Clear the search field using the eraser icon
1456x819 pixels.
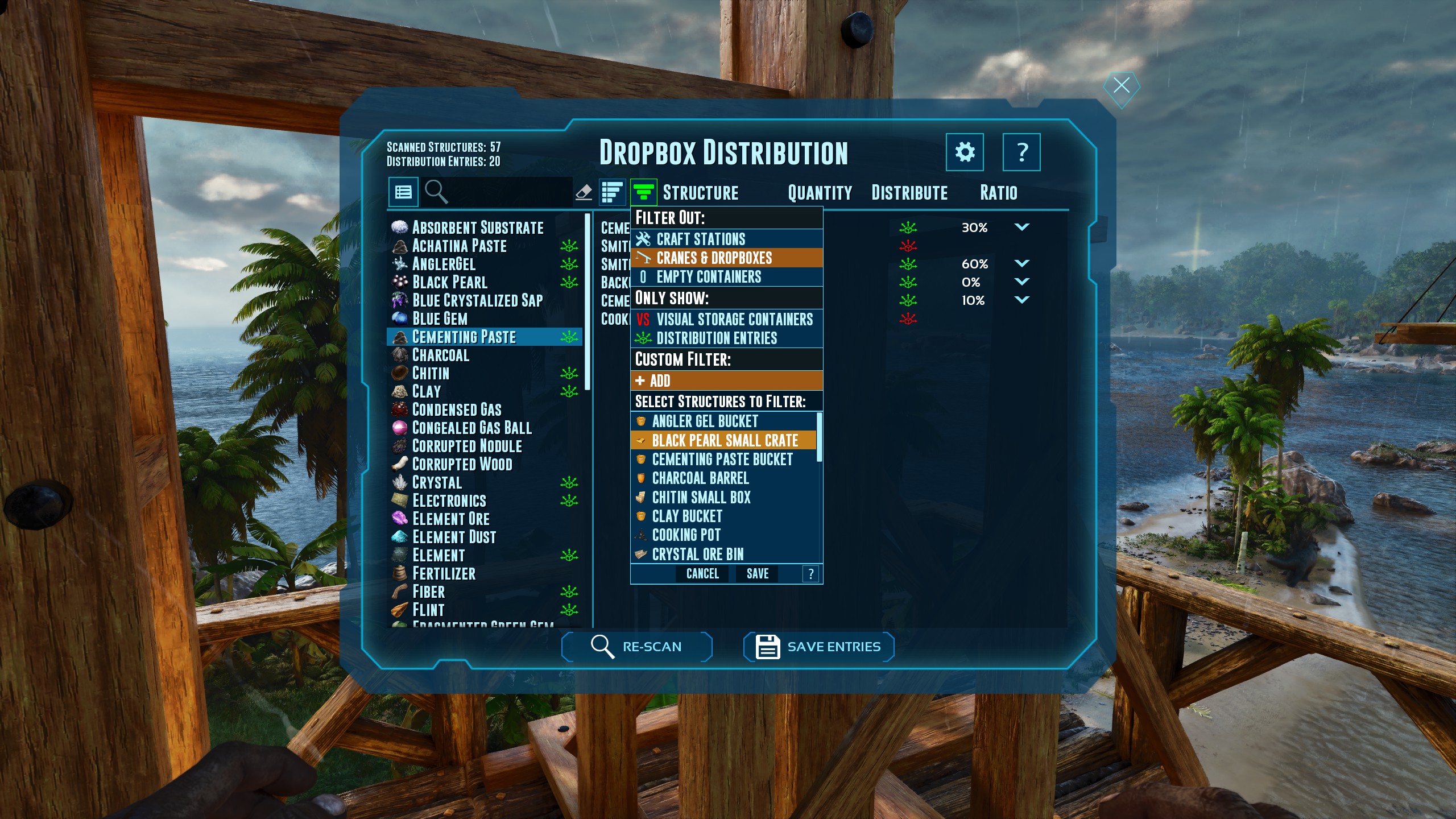tap(585, 192)
